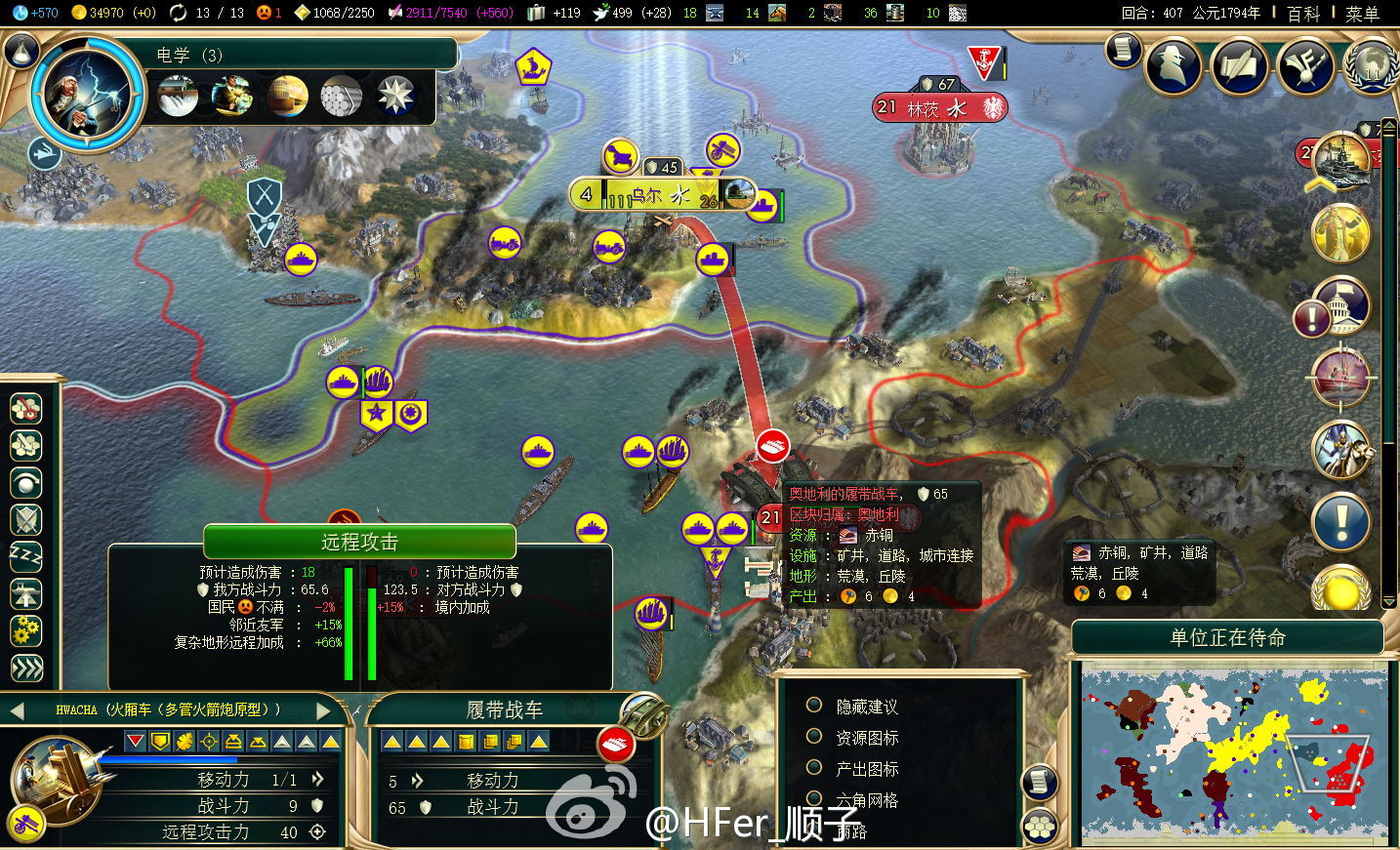Viewport: 1400px width, 850px height.
Task: Toggle the 资源图标 resource icons option
Action: tap(813, 737)
